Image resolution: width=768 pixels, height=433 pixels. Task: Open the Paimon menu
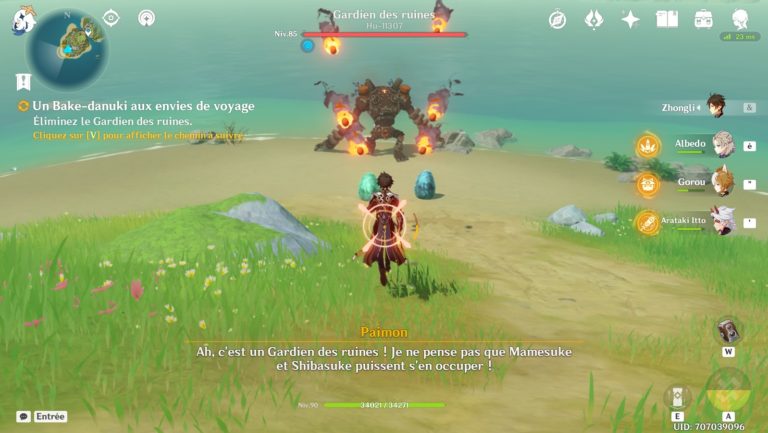[x=22, y=18]
